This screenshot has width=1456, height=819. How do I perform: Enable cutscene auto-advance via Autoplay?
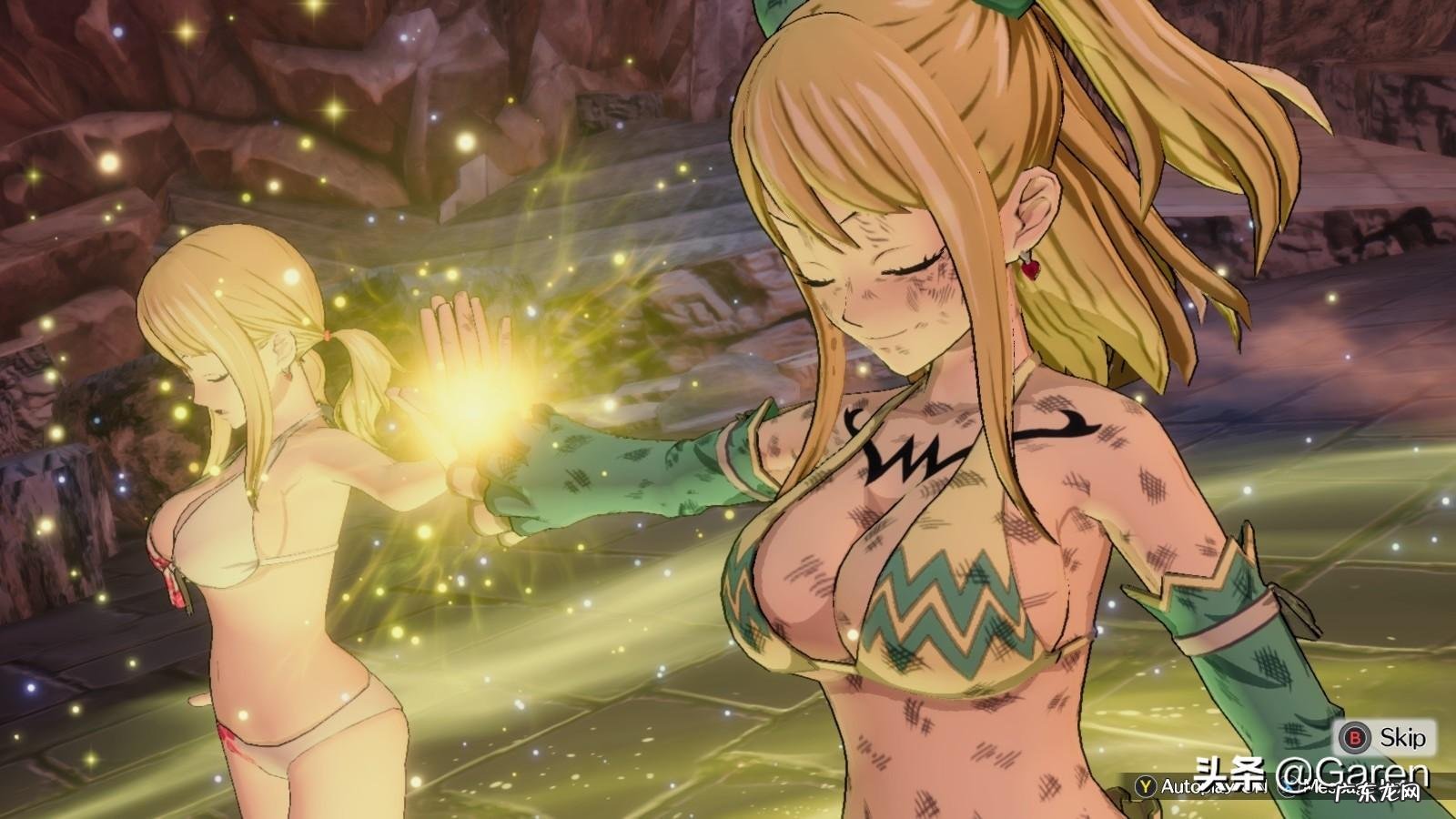[1183, 786]
